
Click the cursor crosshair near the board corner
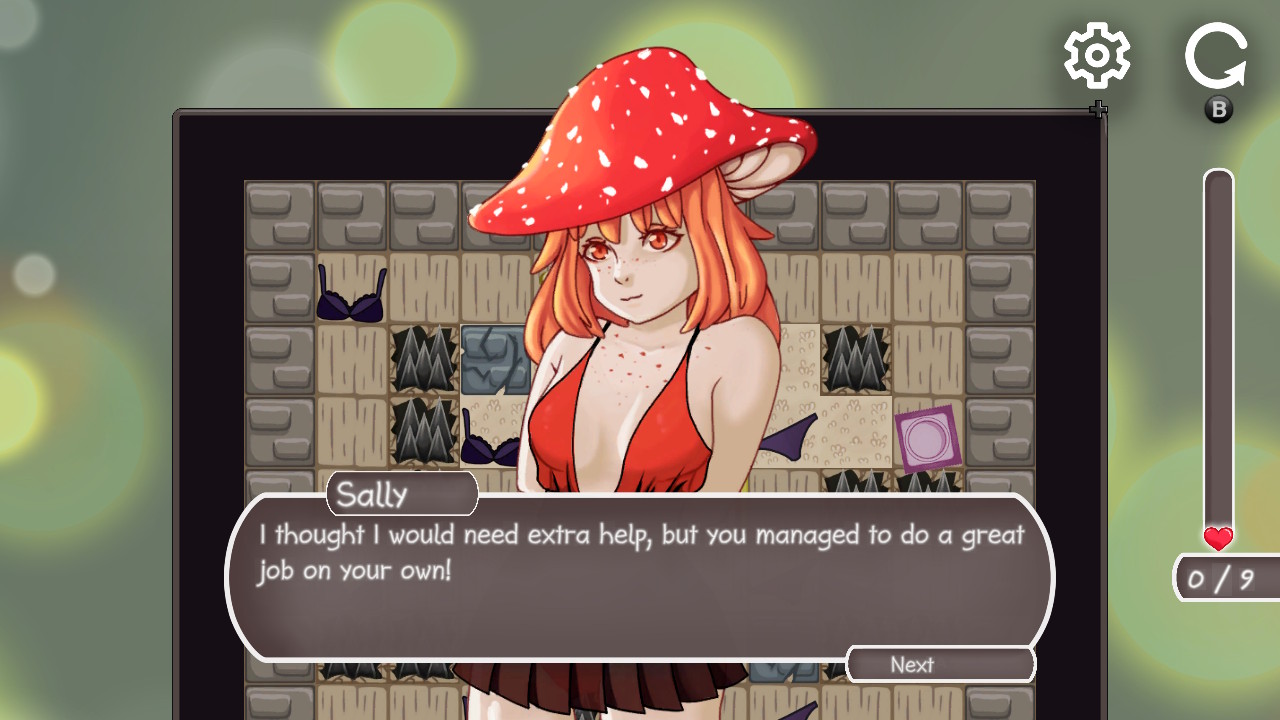tap(1097, 110)
